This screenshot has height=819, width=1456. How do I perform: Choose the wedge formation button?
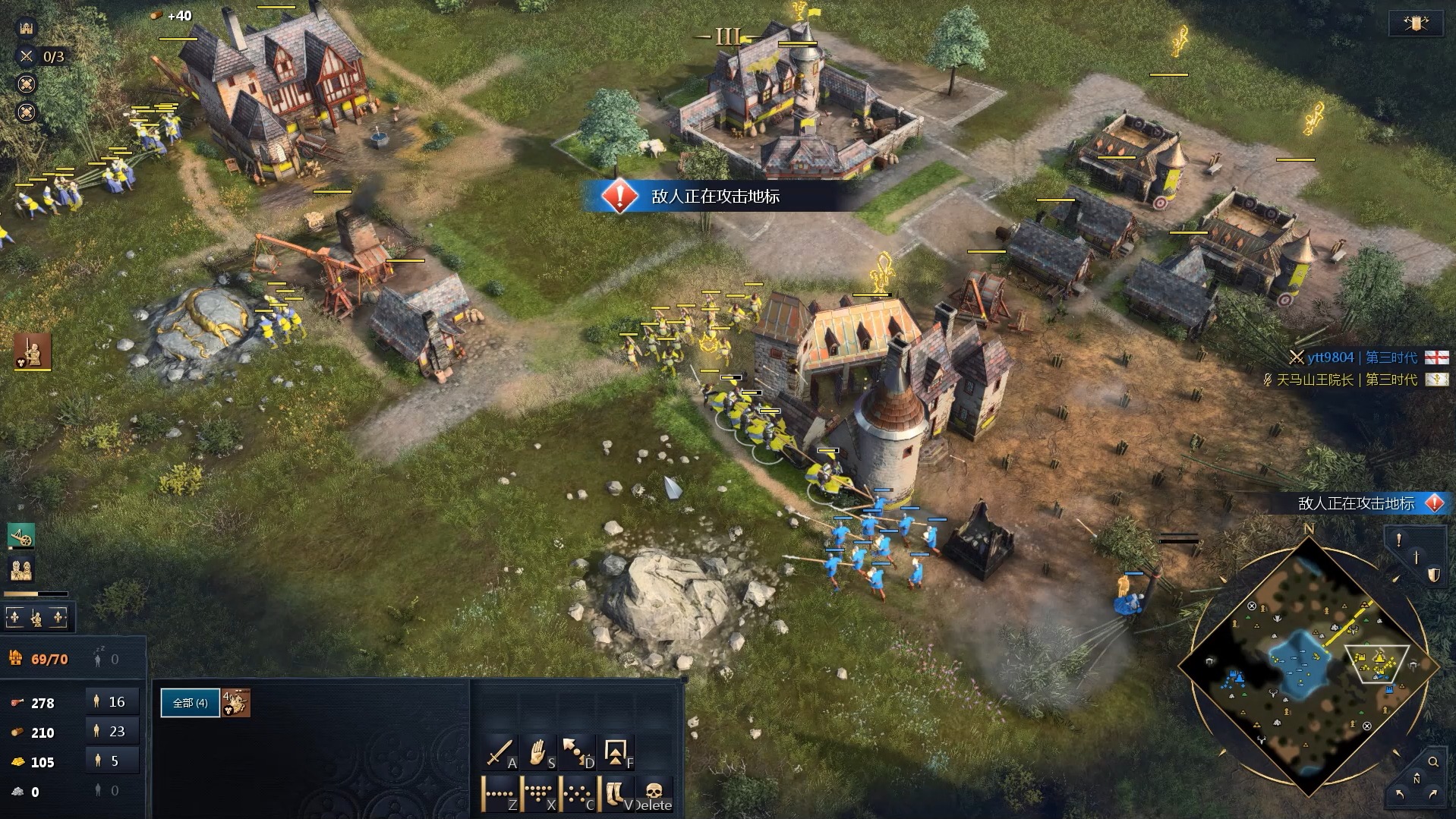tap(539, 794)
